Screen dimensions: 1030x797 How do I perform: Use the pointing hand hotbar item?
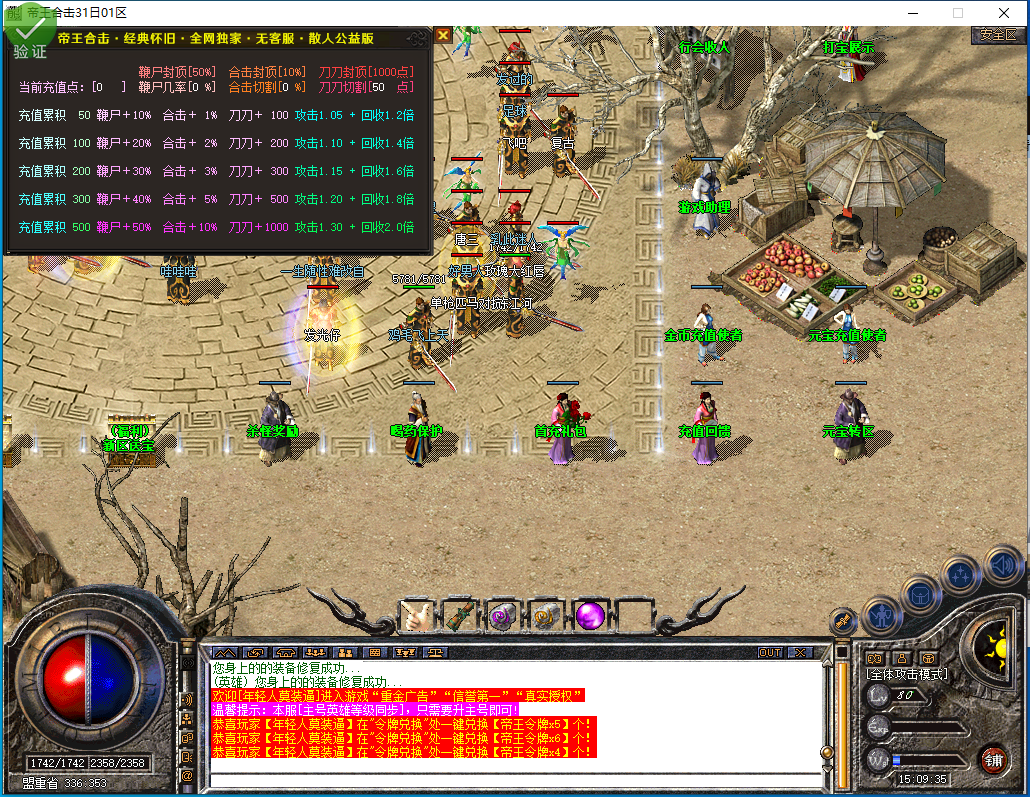417,615
